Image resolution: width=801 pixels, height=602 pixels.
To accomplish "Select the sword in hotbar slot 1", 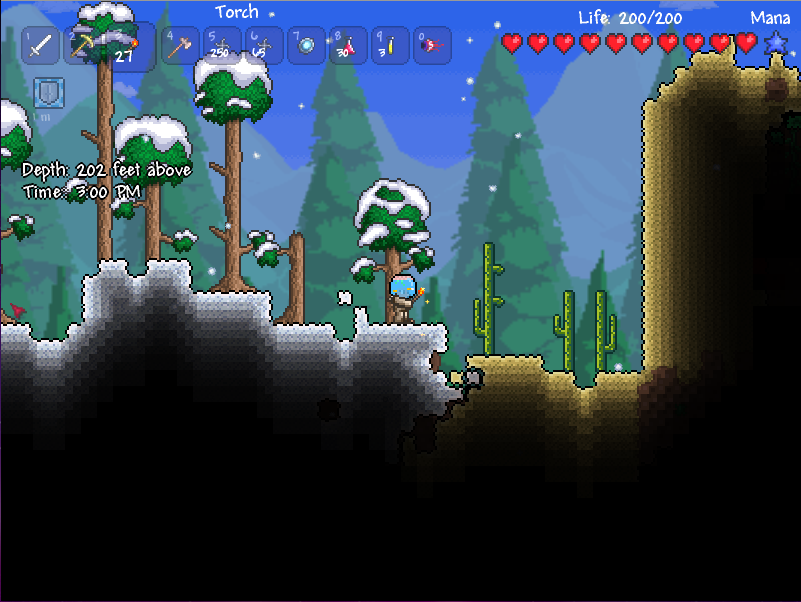I will (41, 46).
